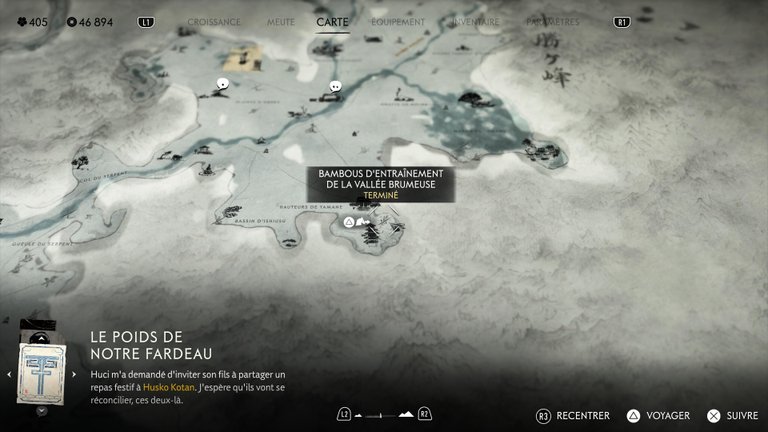The height and width of the screenshot is (432, 768).
Task: Select the Carte tab
Action: (x=333, y=21)
